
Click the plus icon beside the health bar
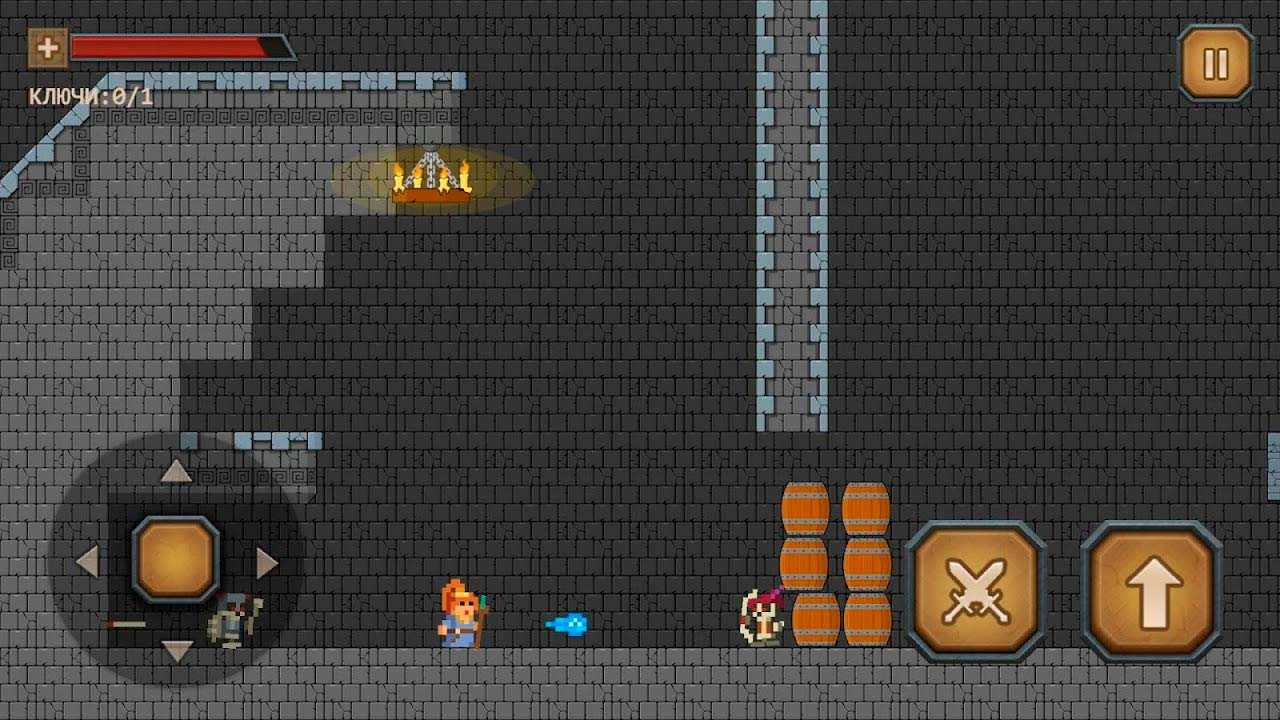pyautogui.click(x=47, y=47)
